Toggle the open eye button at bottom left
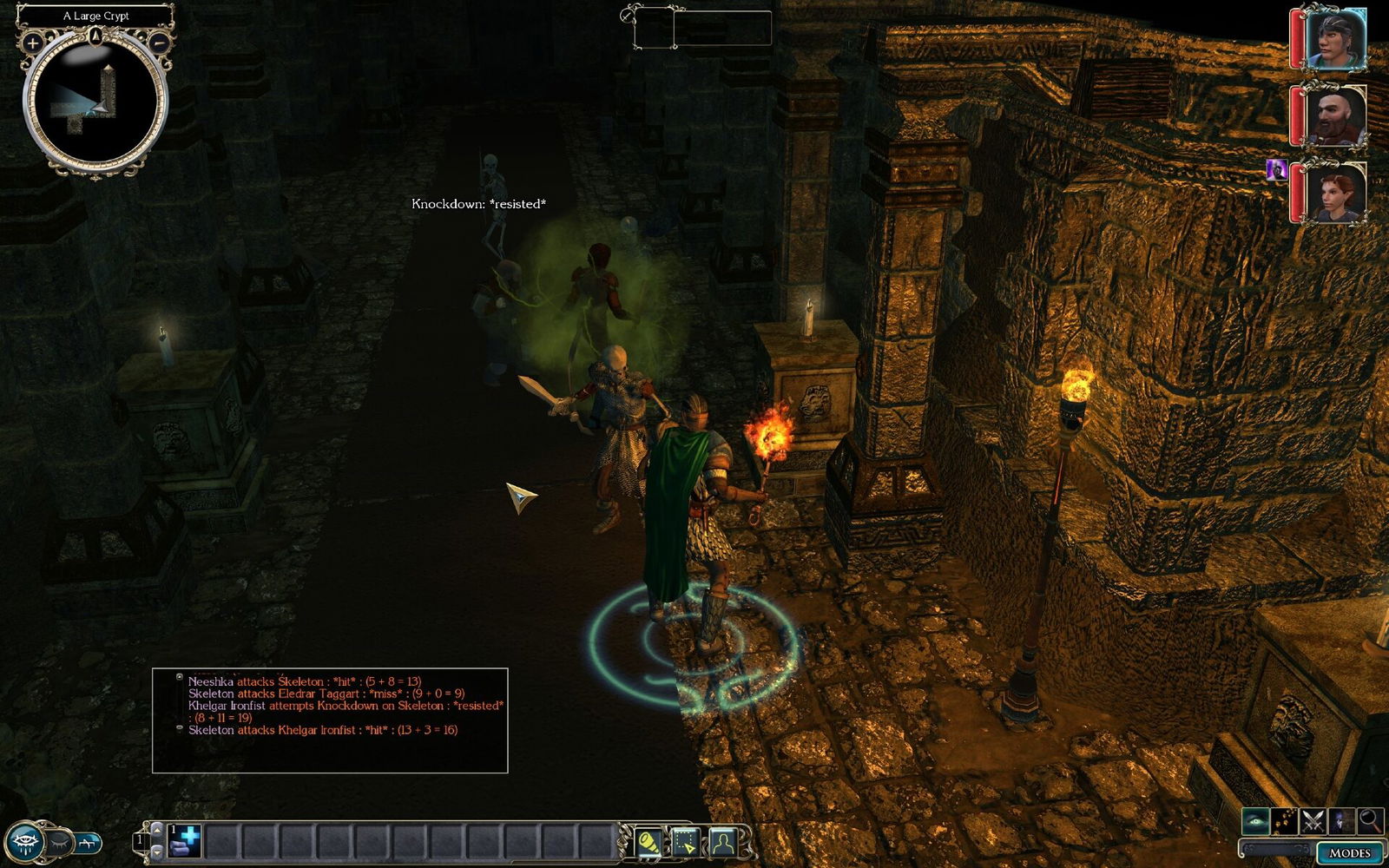This screenshot has height=868, width=1389. [x=24, y=838]
